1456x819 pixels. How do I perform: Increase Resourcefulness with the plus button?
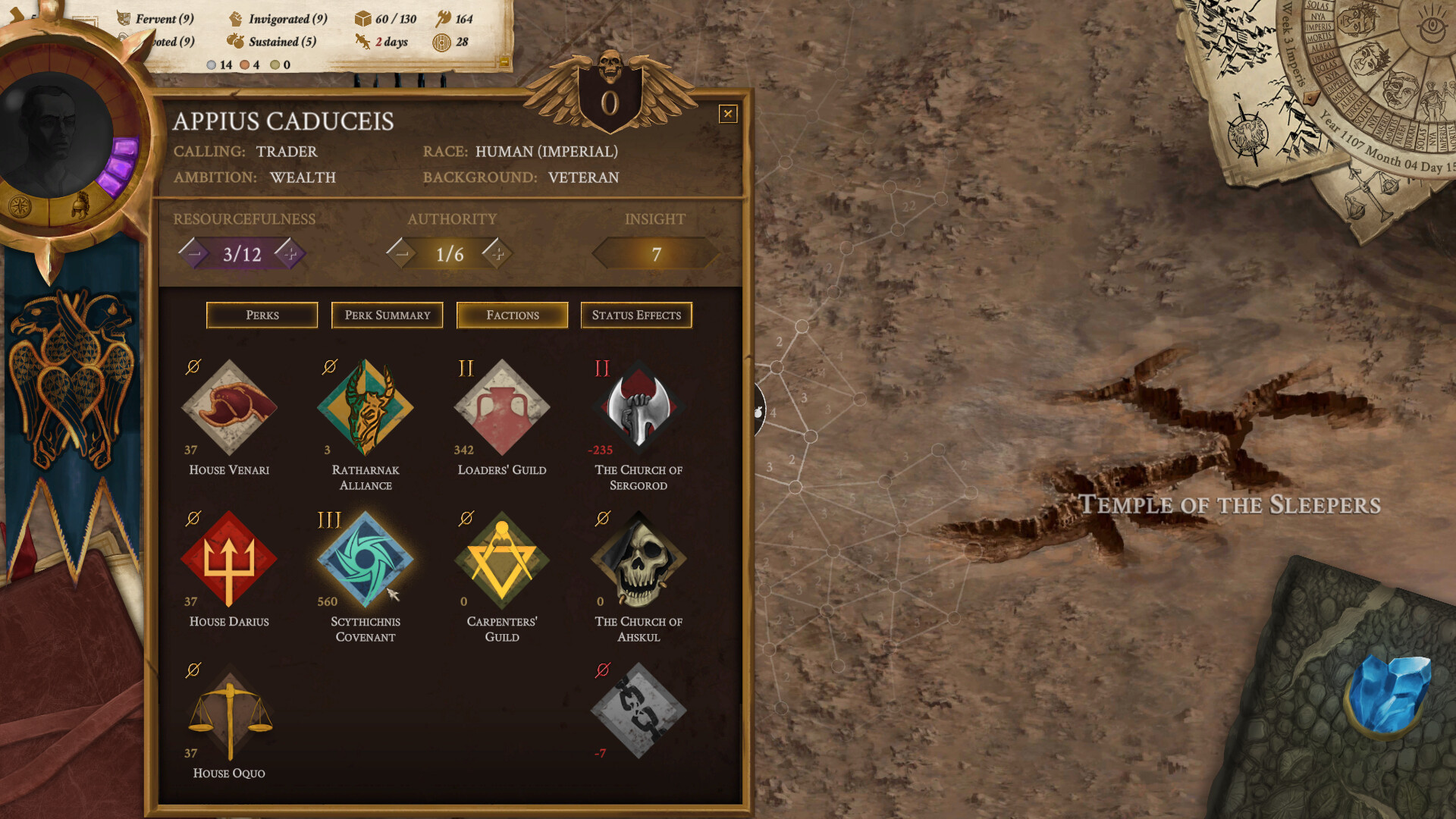coord(289,253)
